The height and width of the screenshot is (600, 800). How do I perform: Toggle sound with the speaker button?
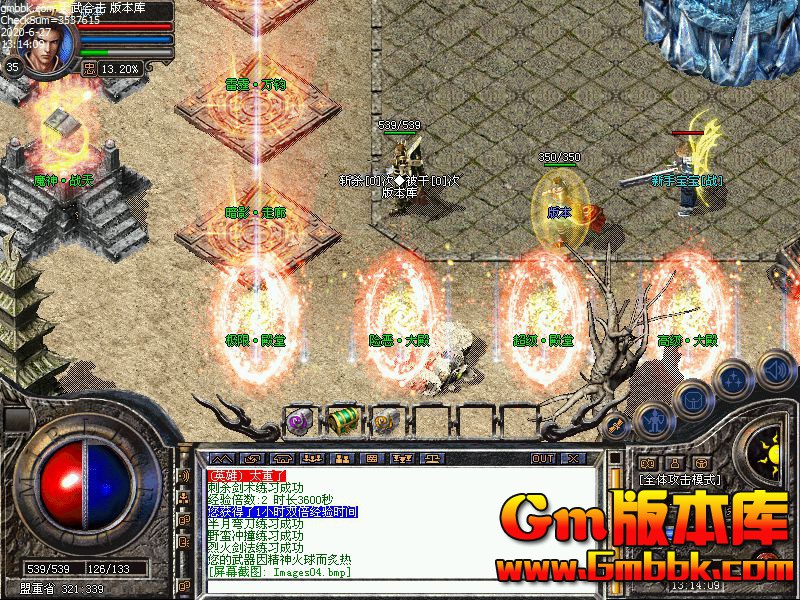pyautogui.click(x=774, y=369)
